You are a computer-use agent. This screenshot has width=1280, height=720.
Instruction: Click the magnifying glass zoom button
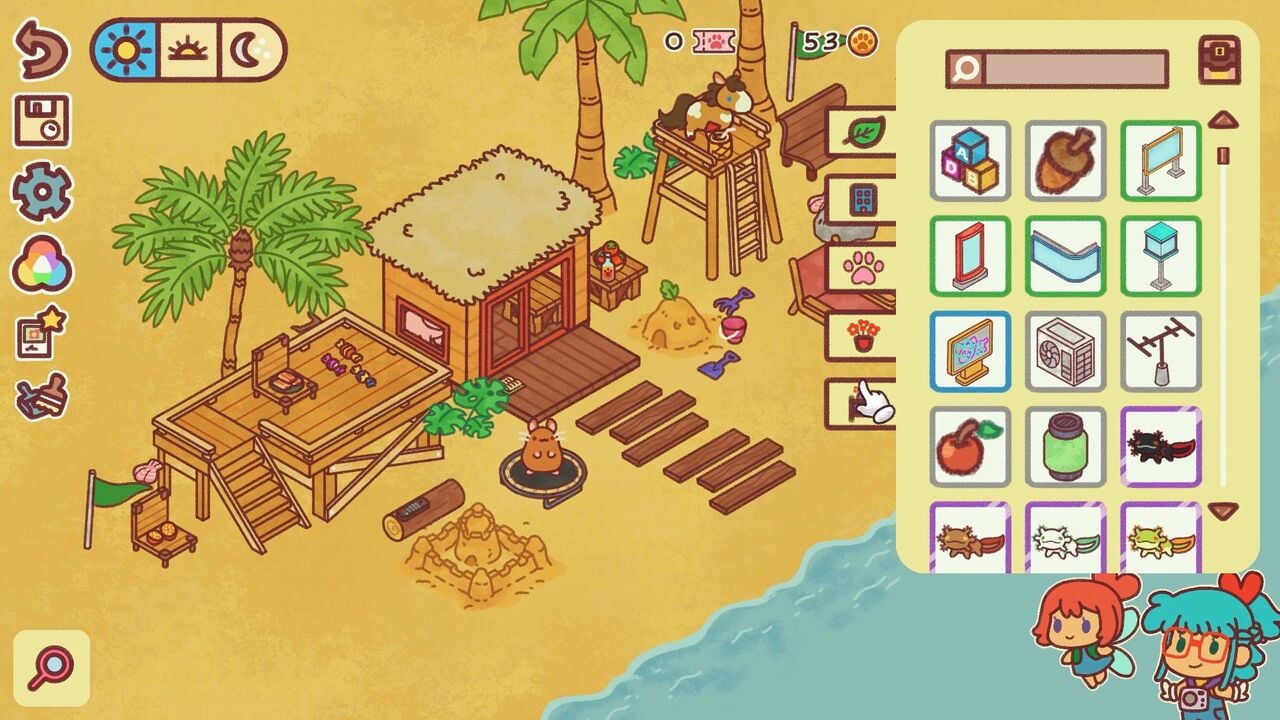coord(51,667)
